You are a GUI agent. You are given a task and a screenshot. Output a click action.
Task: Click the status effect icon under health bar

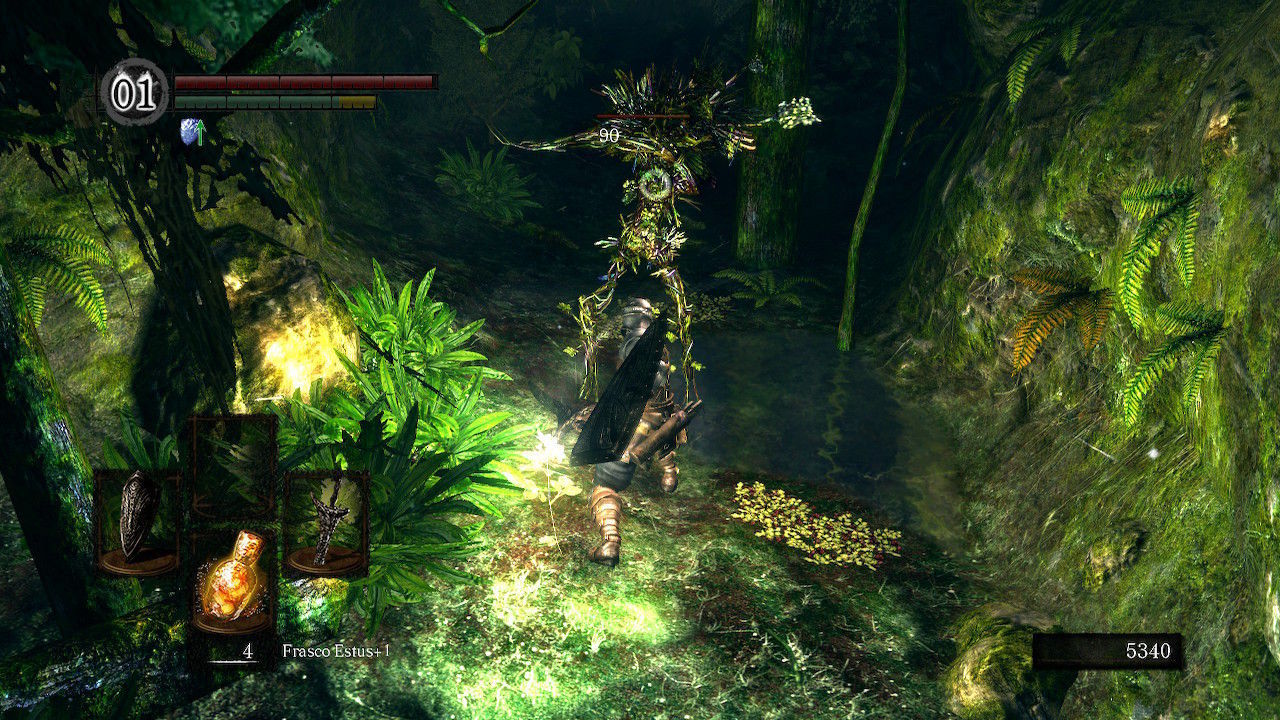click(x=191, y=131)
